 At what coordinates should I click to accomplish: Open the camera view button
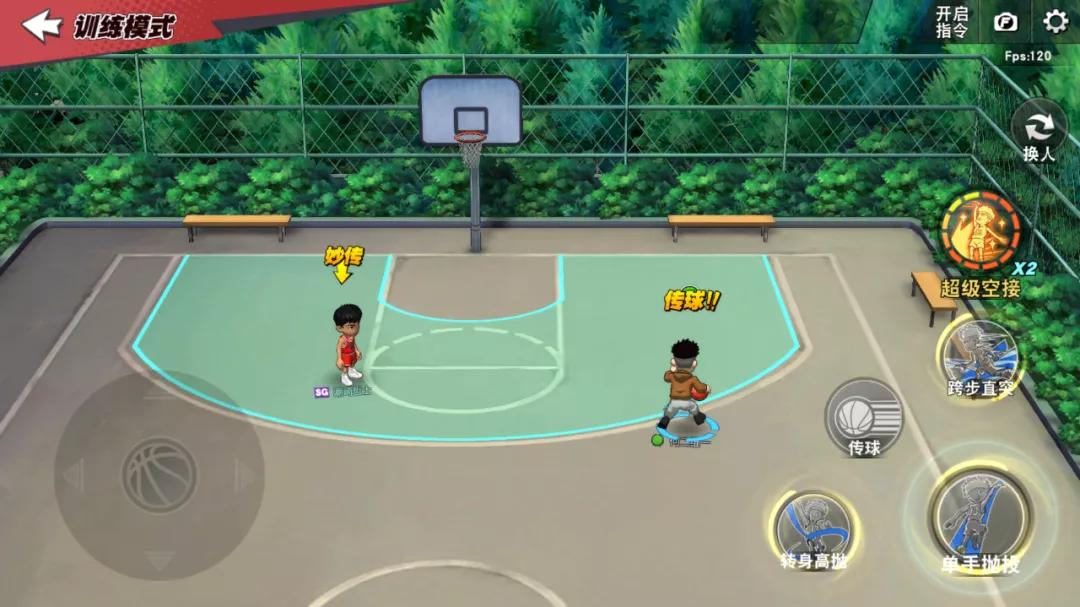[x=1004, y=22]
